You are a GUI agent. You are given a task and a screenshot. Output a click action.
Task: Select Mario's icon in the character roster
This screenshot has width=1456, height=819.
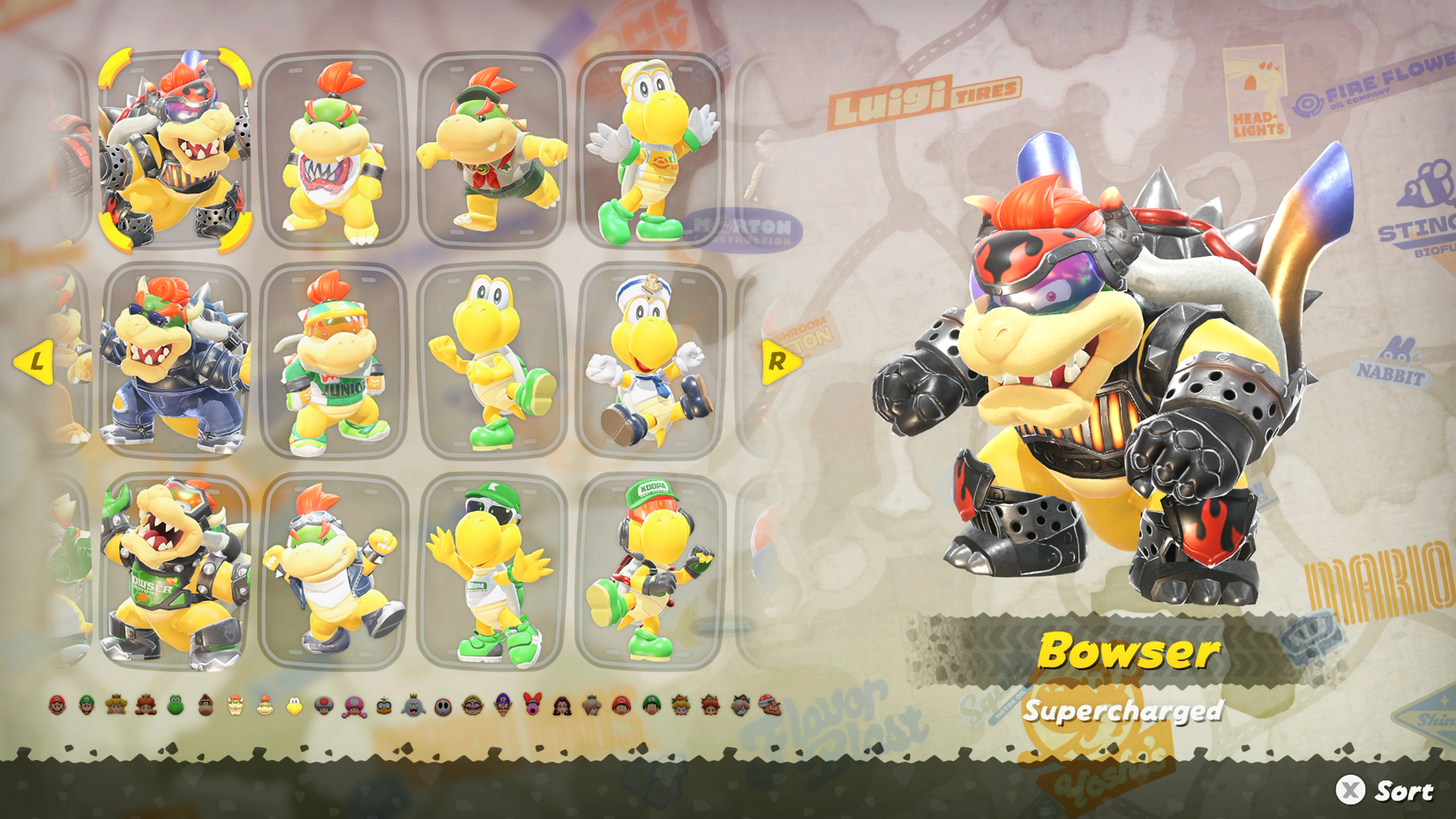click(x=59, y=706)
